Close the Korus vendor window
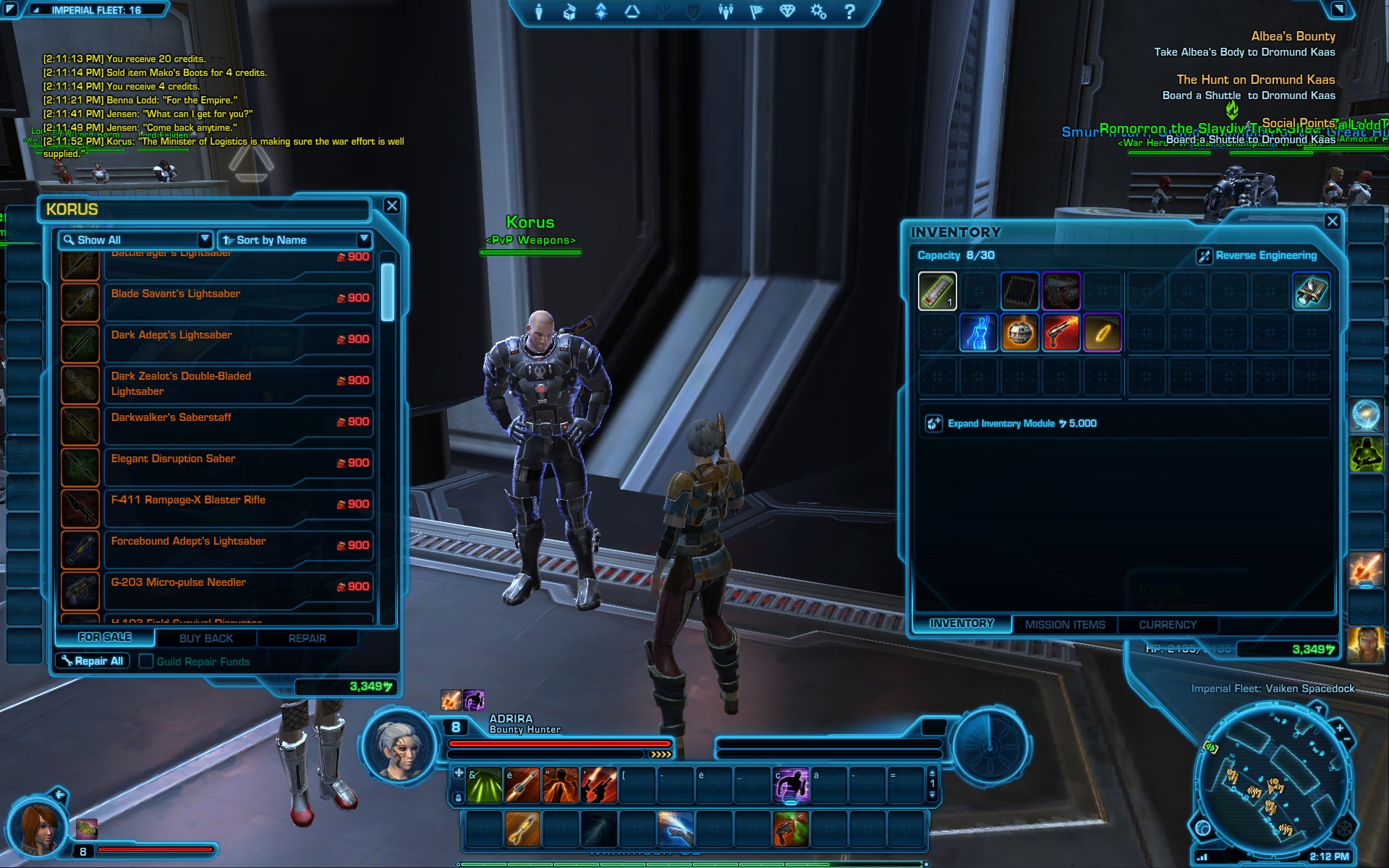The image size is (1389, 868). (391, 206)
